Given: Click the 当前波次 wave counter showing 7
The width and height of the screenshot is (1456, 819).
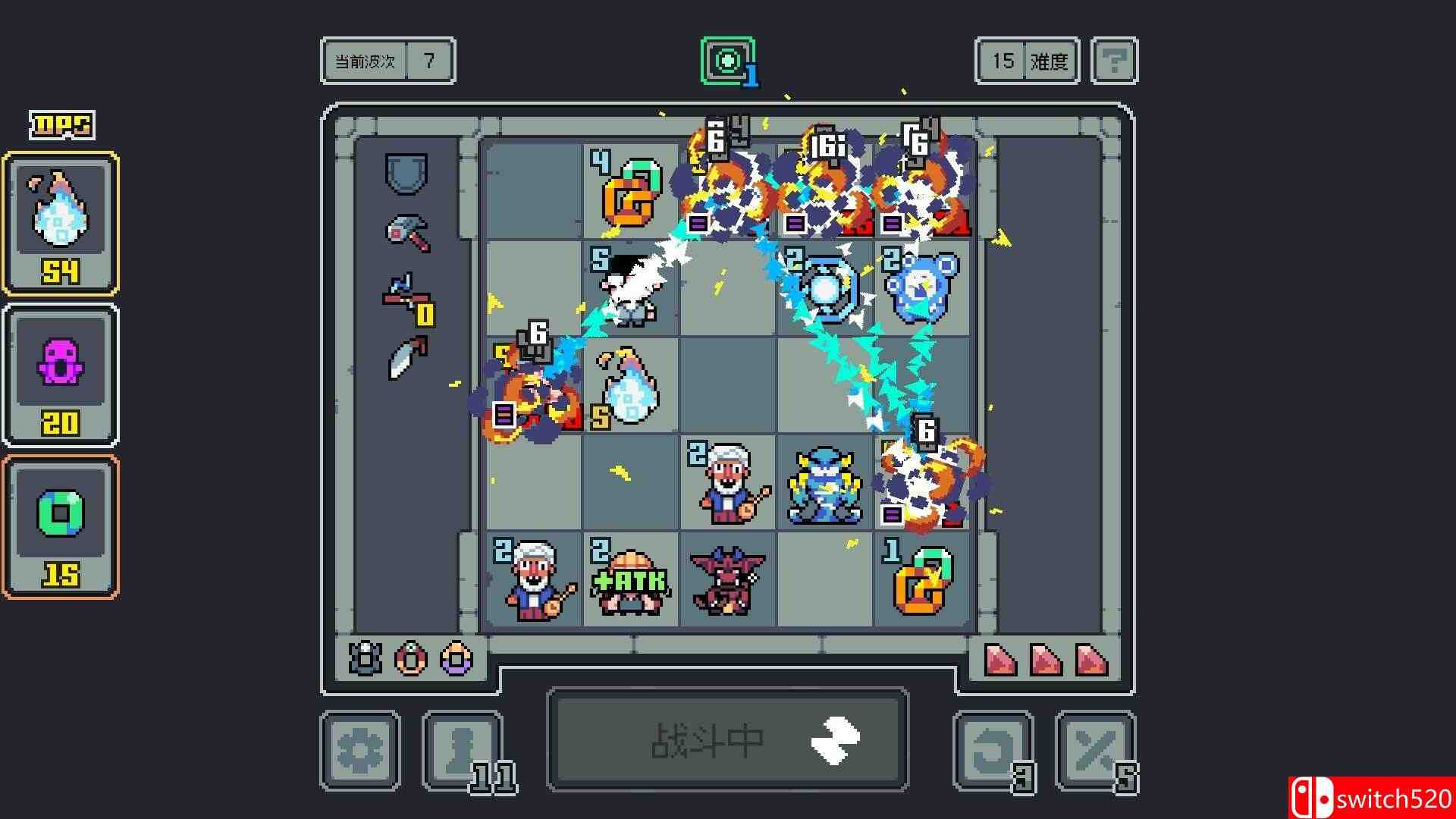Looking at the screenshot, I should pyautogui.click(x=387, y=61).
